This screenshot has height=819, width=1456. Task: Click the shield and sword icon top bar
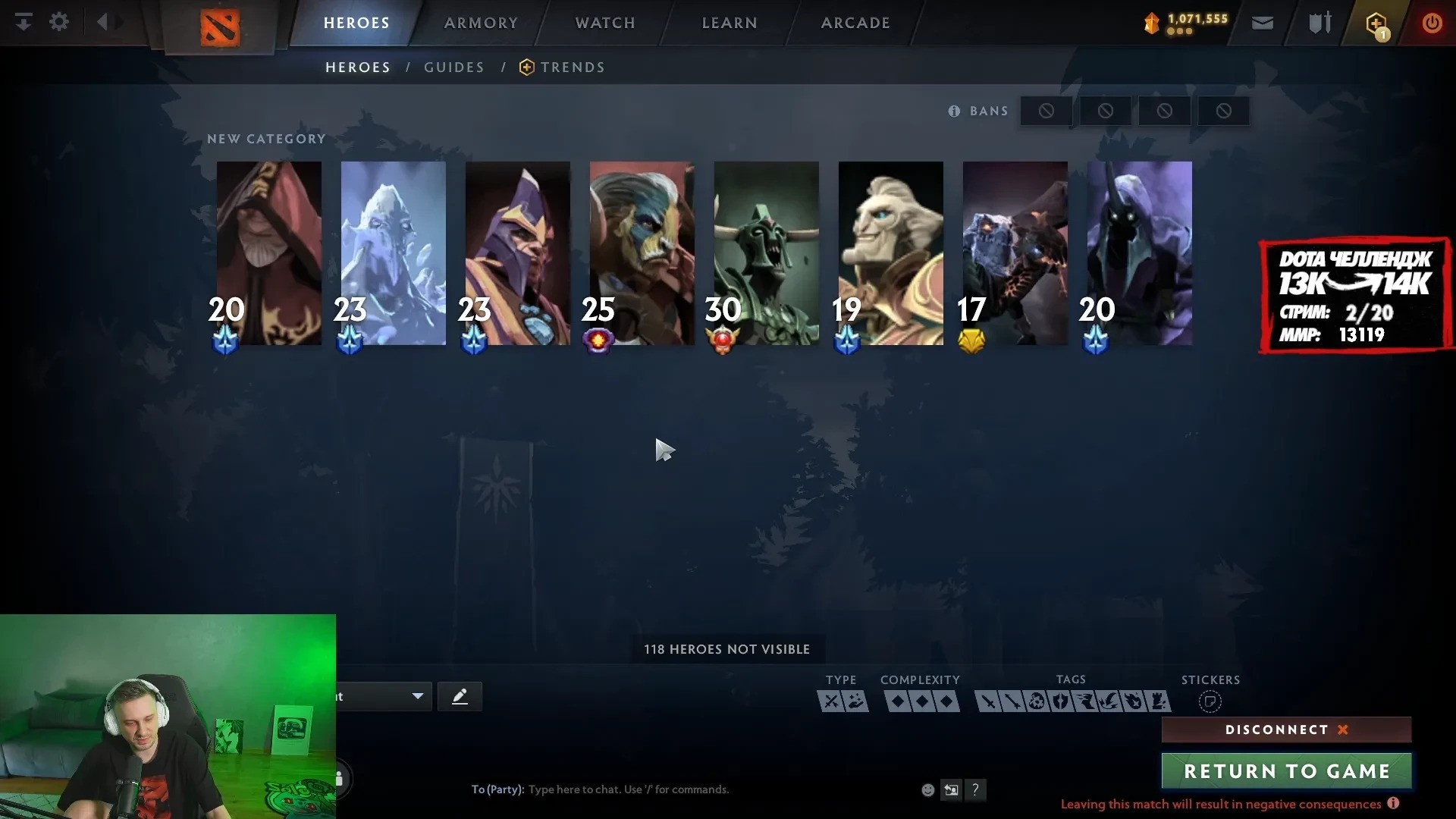[x=1319, y=23]
